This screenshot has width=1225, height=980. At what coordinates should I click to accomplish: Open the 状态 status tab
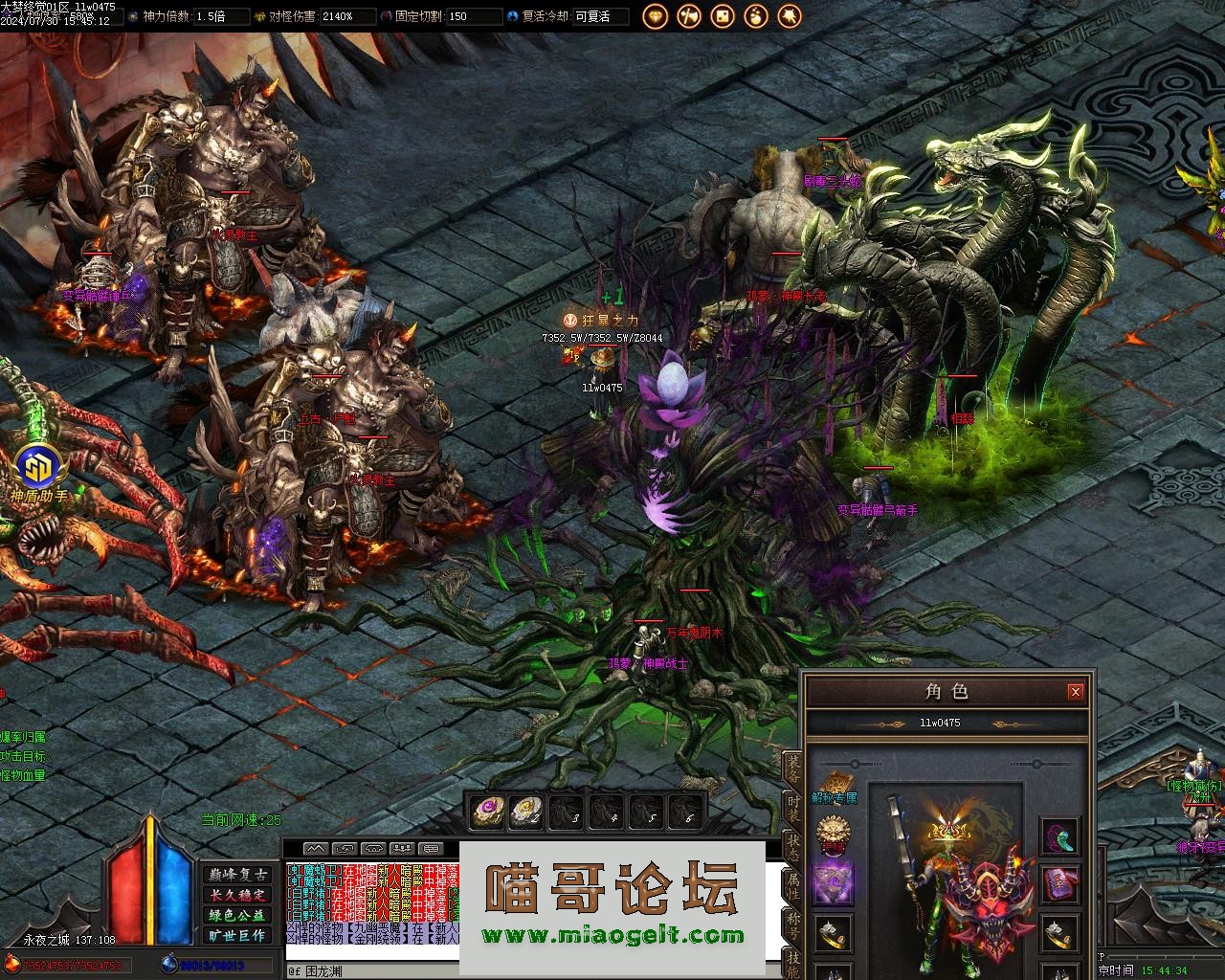(x=792, y=846)
